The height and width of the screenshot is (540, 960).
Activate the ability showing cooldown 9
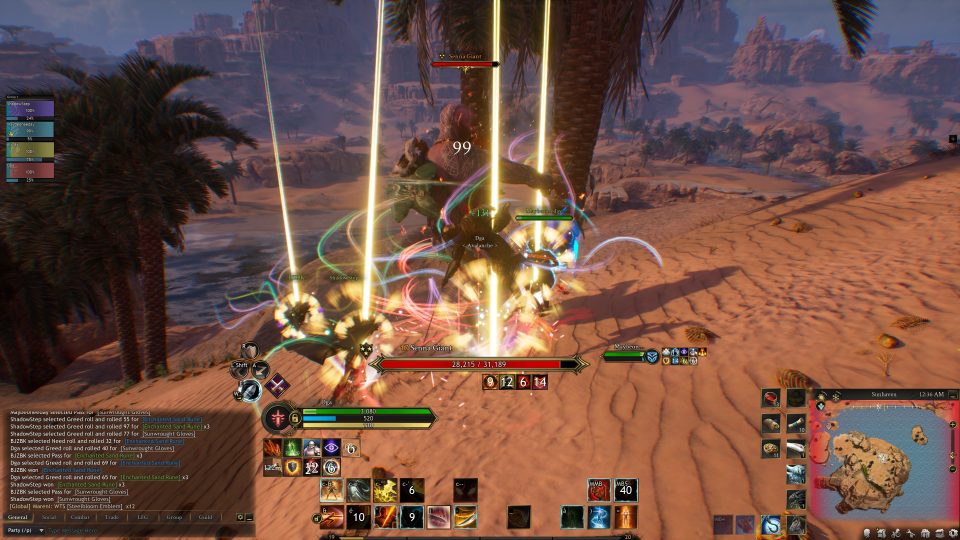click(x=412, y=516)
